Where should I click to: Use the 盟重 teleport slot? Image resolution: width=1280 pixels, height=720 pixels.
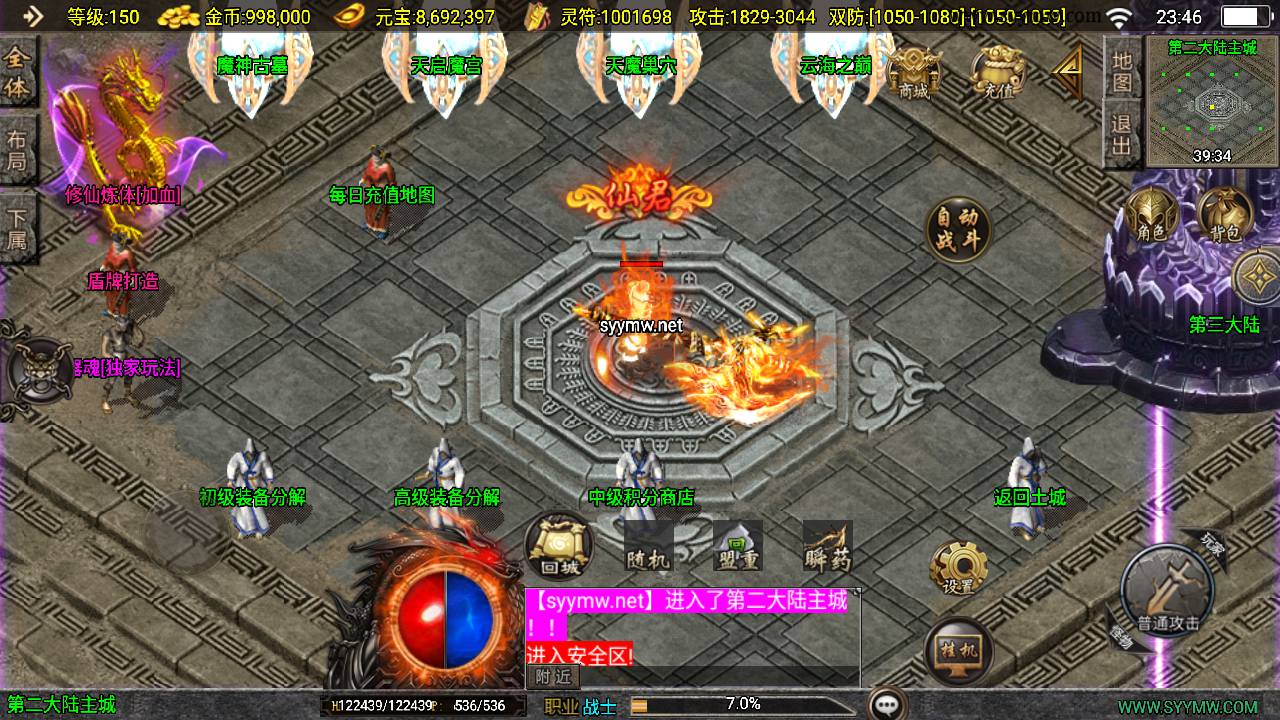click(737, 547)
